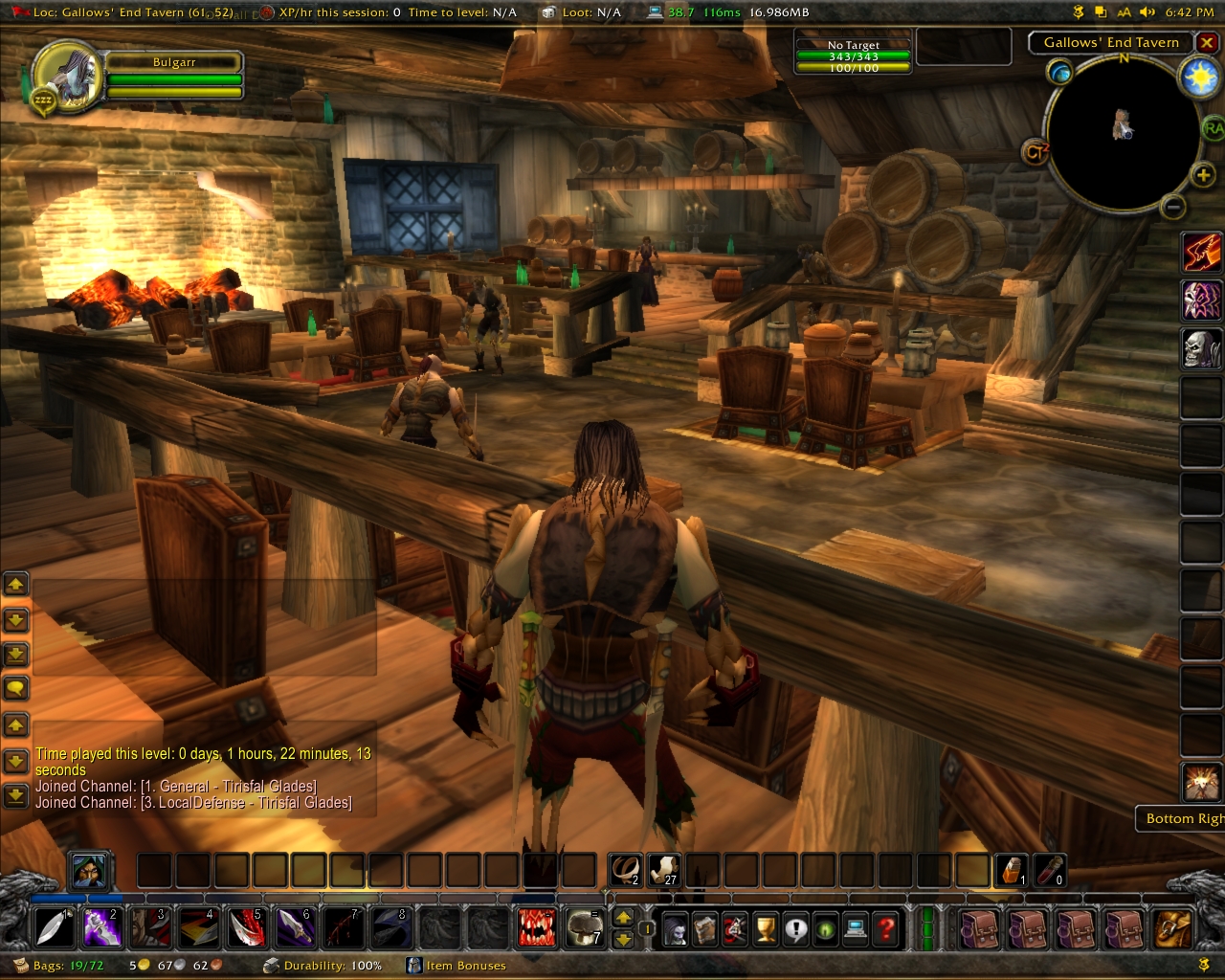Zoom in the minimap with the plus button
1225x980 pixels.
point(1203,174)
